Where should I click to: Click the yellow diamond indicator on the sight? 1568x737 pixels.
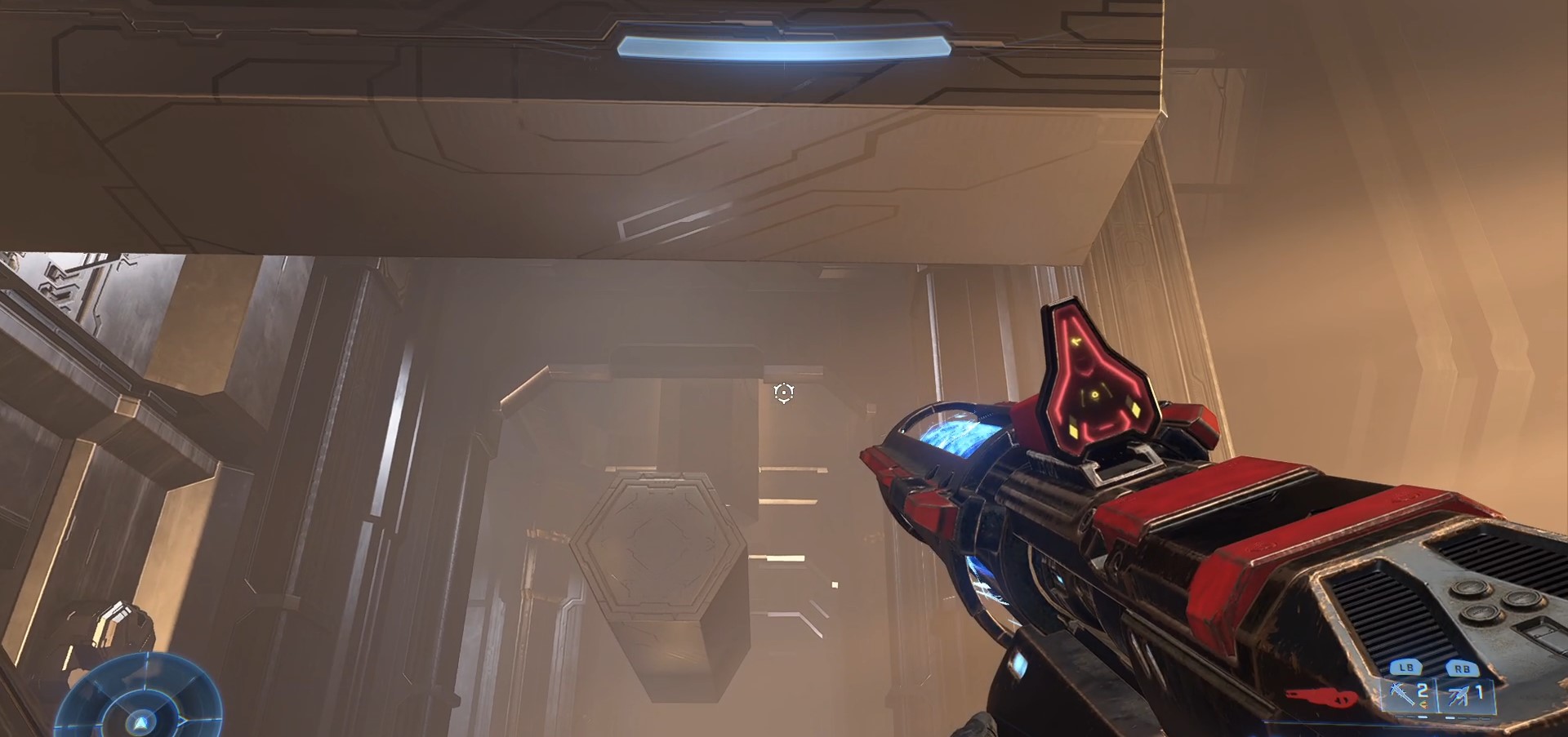pyautogui.click(x=1136, y=410)
